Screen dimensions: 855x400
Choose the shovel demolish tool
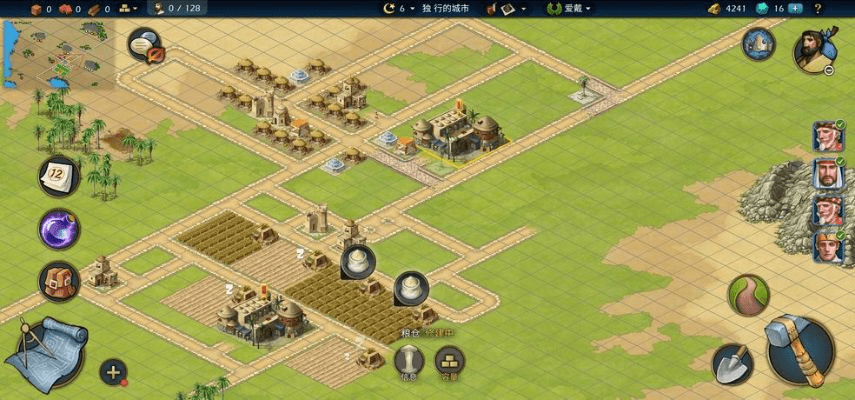point(732,363)
